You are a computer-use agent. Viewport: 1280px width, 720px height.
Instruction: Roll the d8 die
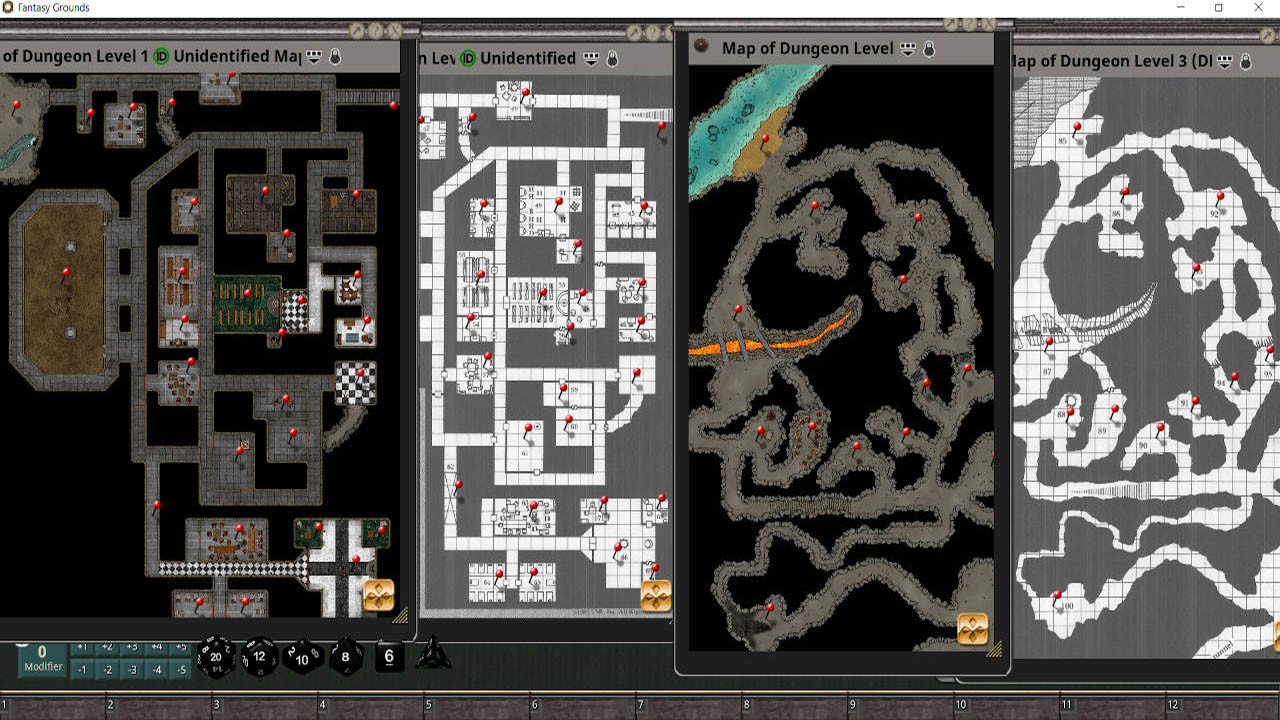[345, 656]
